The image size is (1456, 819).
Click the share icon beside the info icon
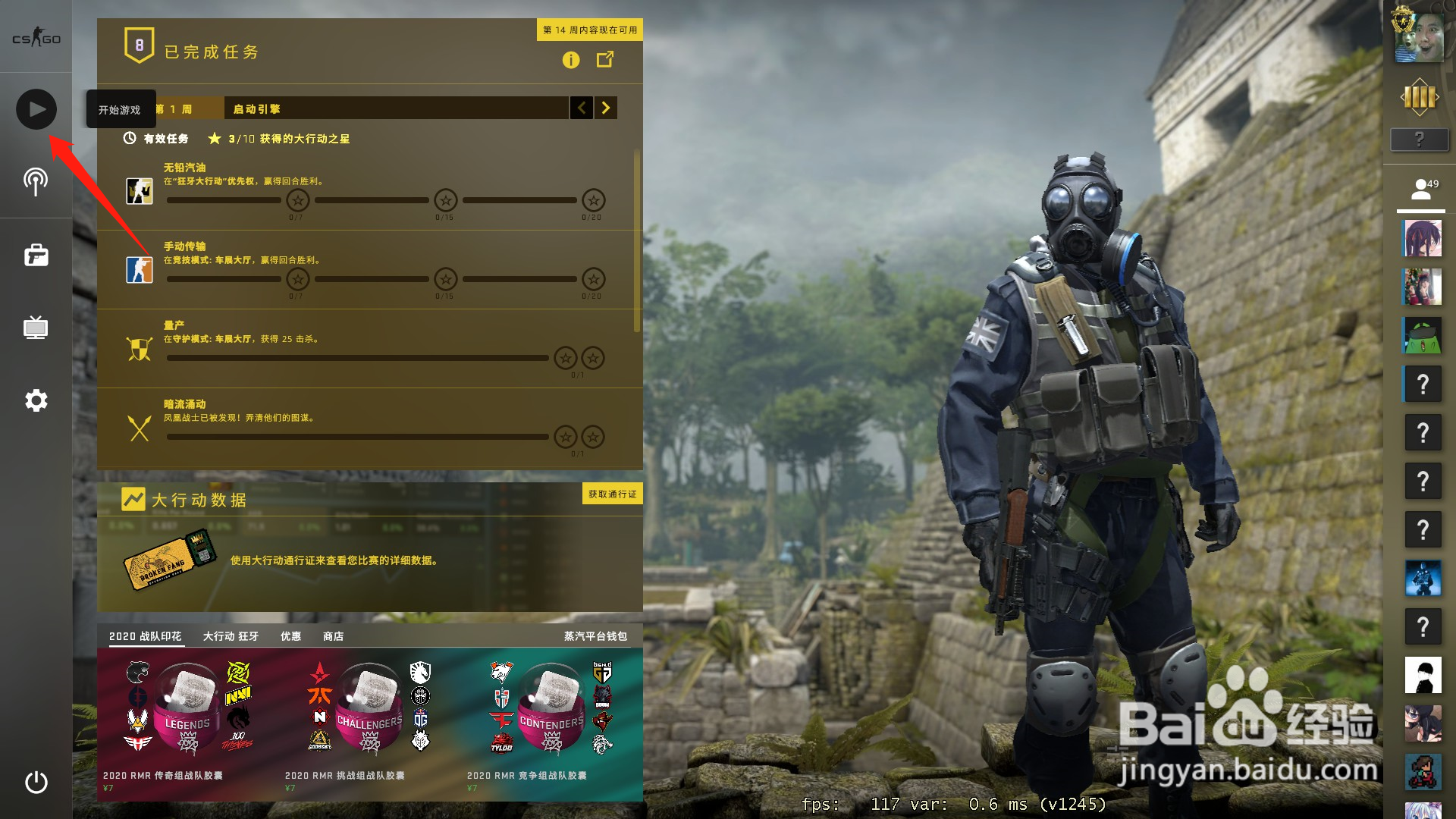click(604, 60)
